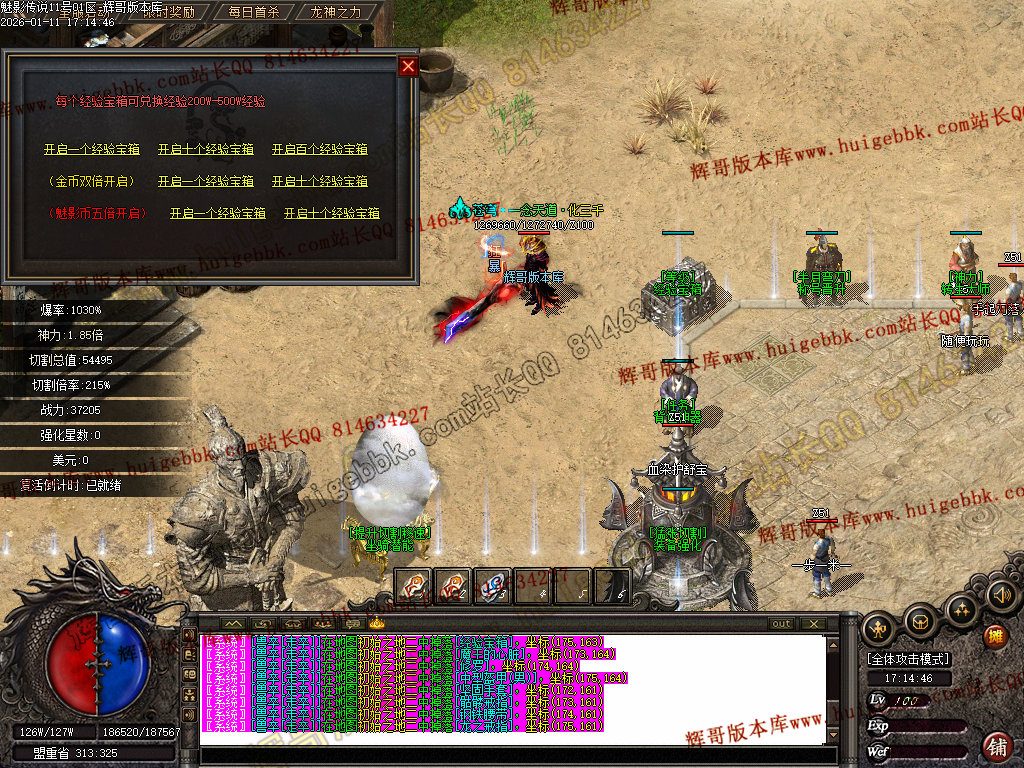
Task: Open one chest with five-times (魅影币五倍) option
Action: [x=218, y=213]
